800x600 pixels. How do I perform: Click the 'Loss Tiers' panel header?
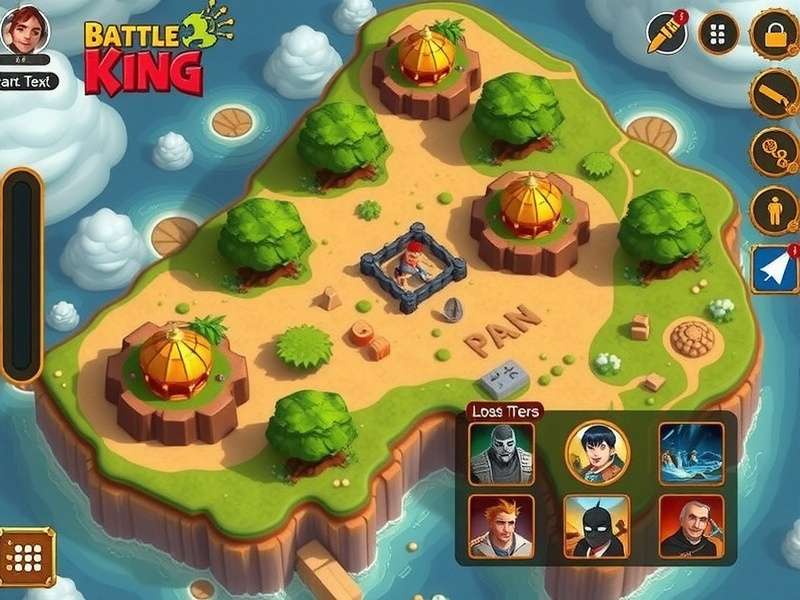(504, 411)
